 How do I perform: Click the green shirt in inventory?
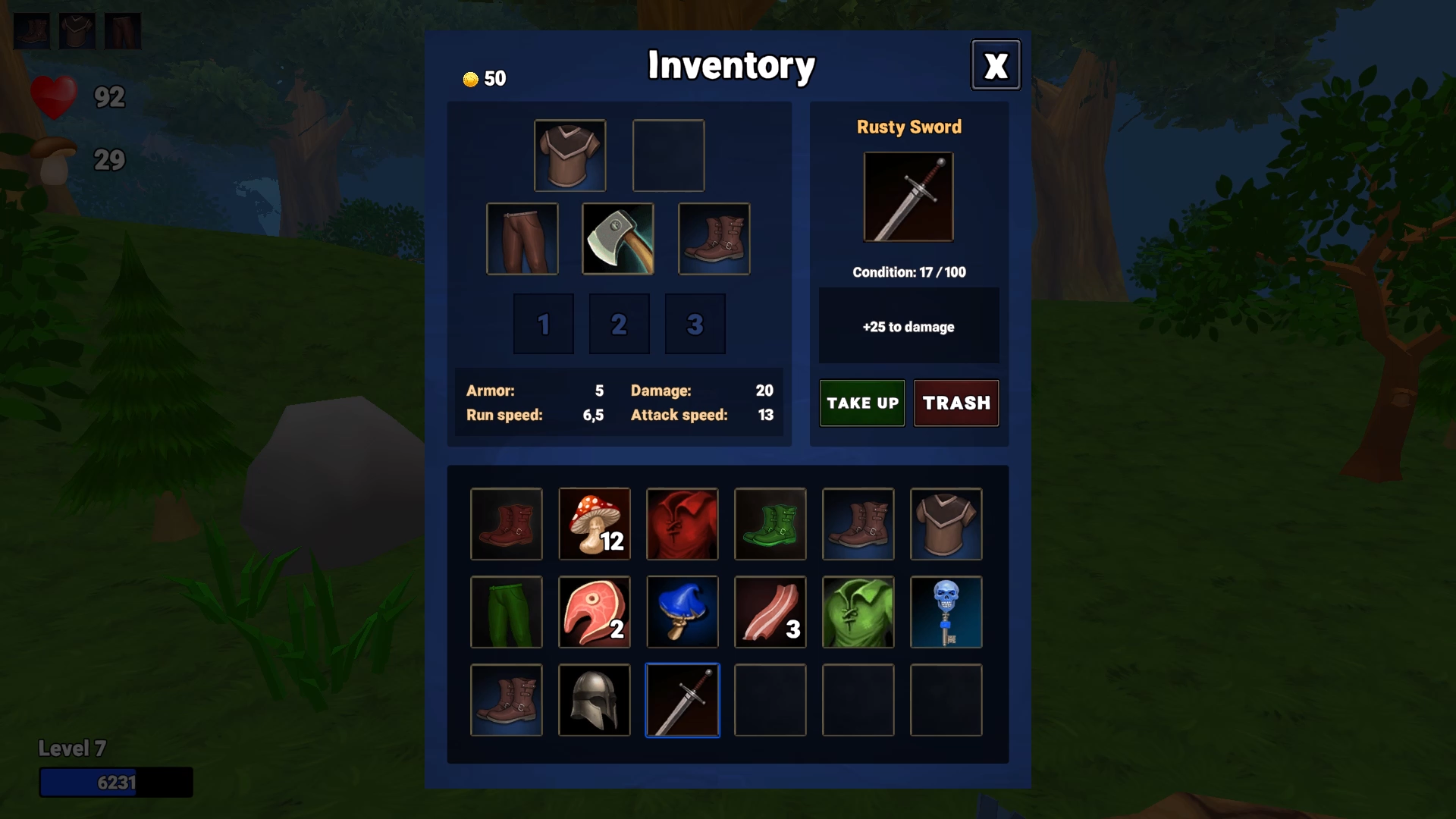pos(858,612)
